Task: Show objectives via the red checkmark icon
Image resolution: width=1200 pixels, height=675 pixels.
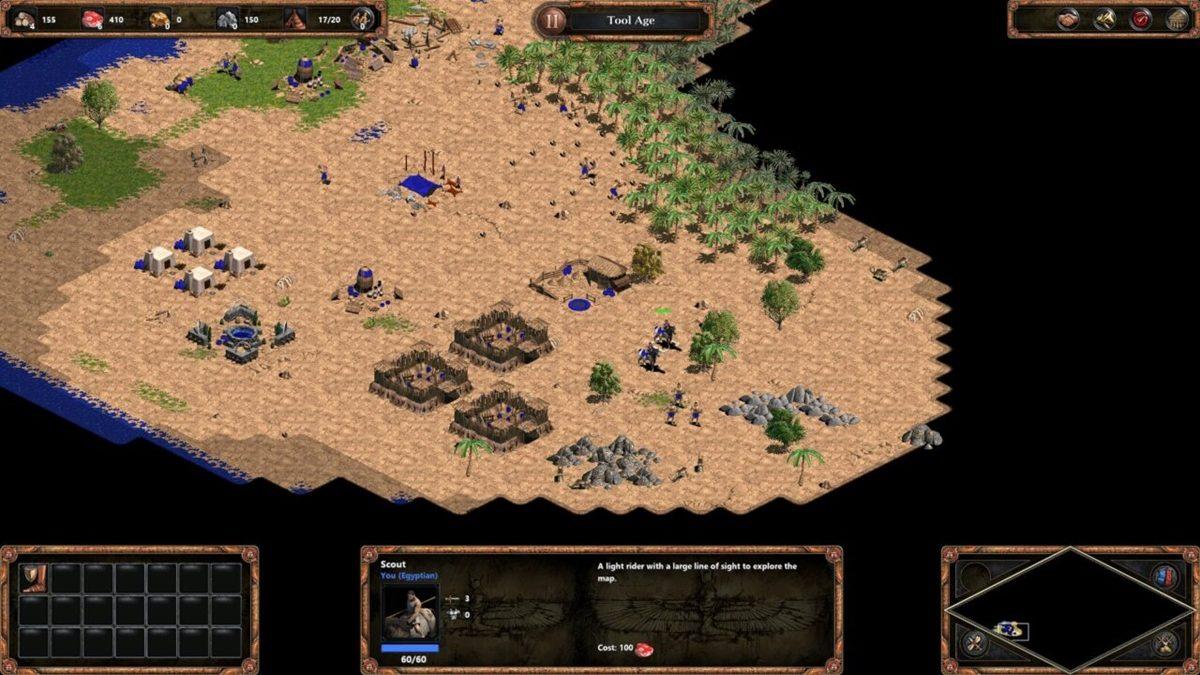Action: 1141,19
